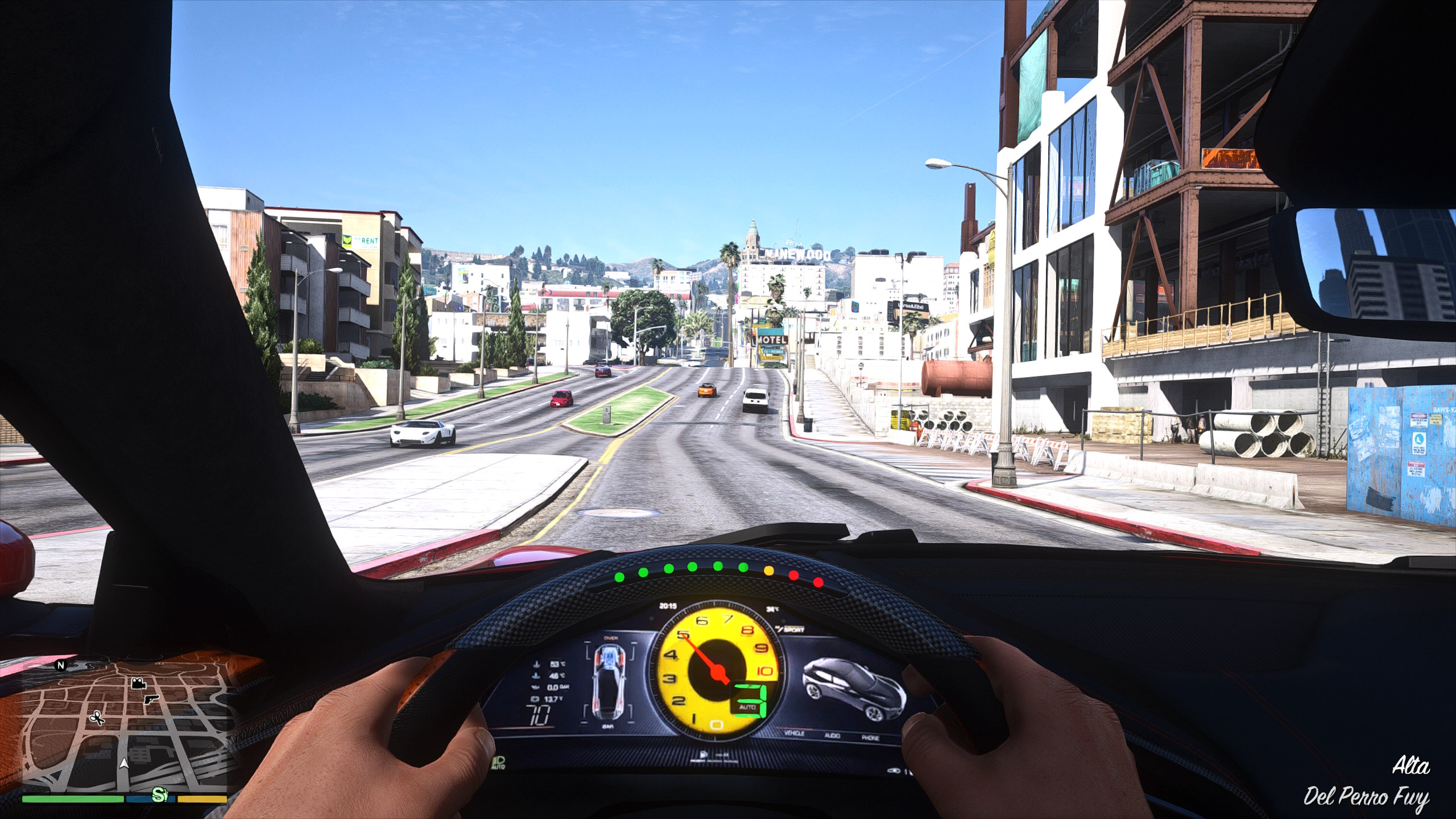Viewport: 1456px width, 819px height.
Task: Select the green S mission marker
Action: coord(161,795)
